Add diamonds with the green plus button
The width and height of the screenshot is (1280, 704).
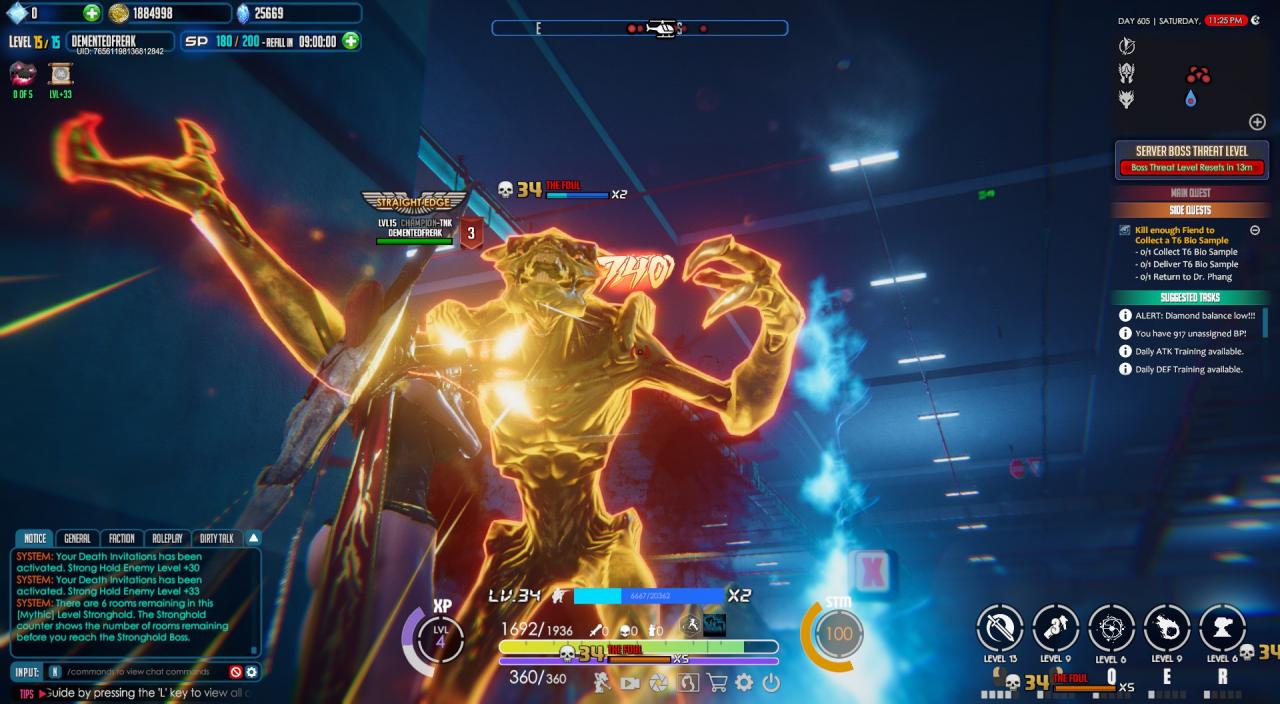92,13
